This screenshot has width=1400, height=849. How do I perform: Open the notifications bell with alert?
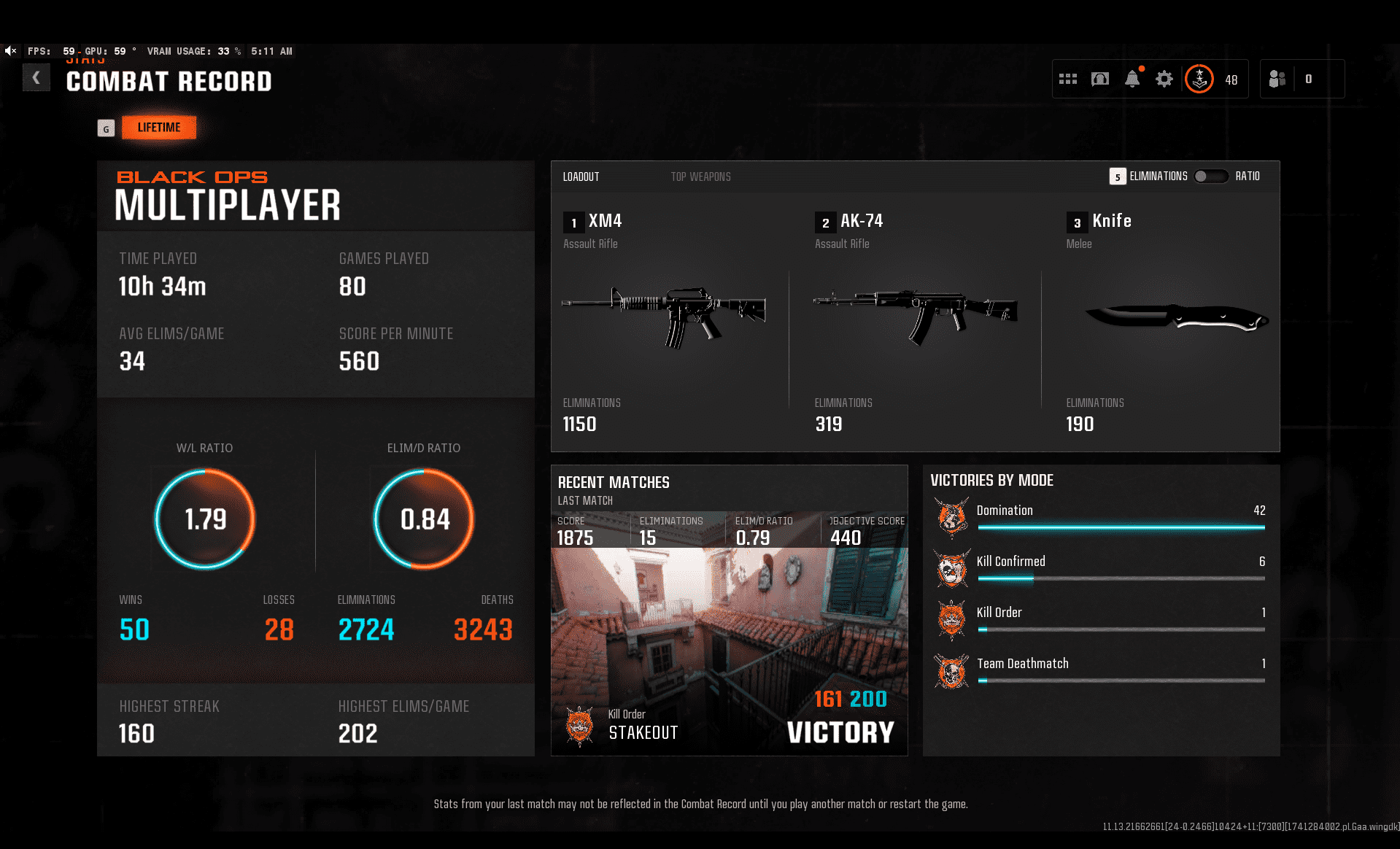[x=1132, y=79]
